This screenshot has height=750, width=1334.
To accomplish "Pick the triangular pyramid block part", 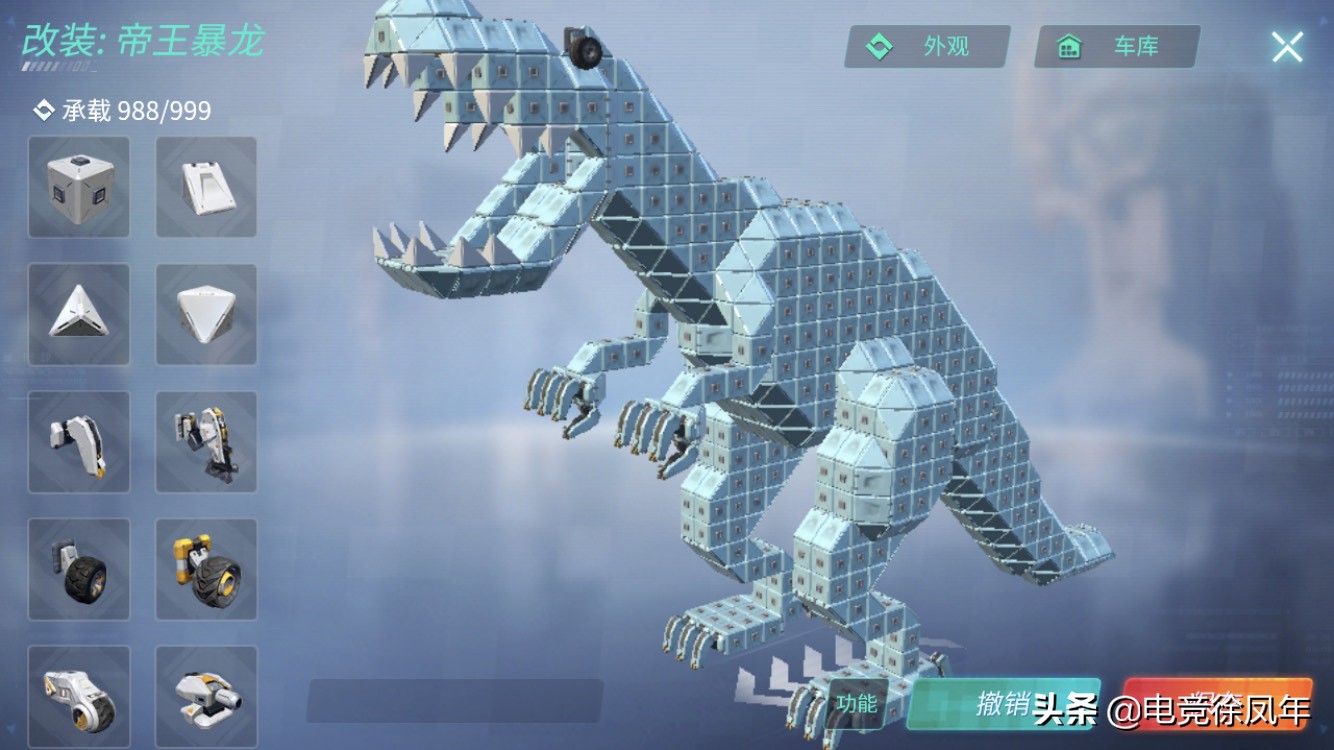I will coord(79,314).
